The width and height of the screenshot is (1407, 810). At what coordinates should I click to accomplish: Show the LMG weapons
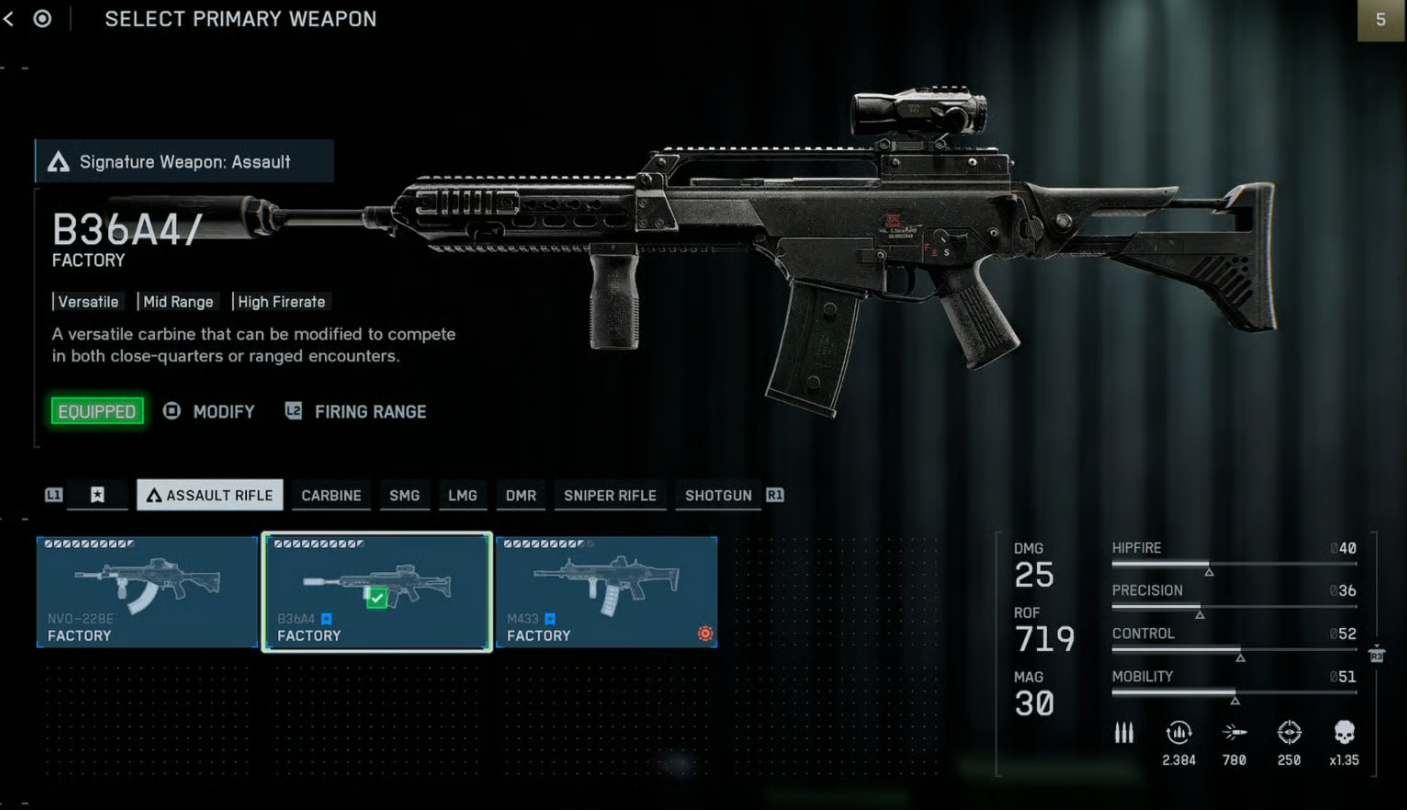[x=462, y=495]
